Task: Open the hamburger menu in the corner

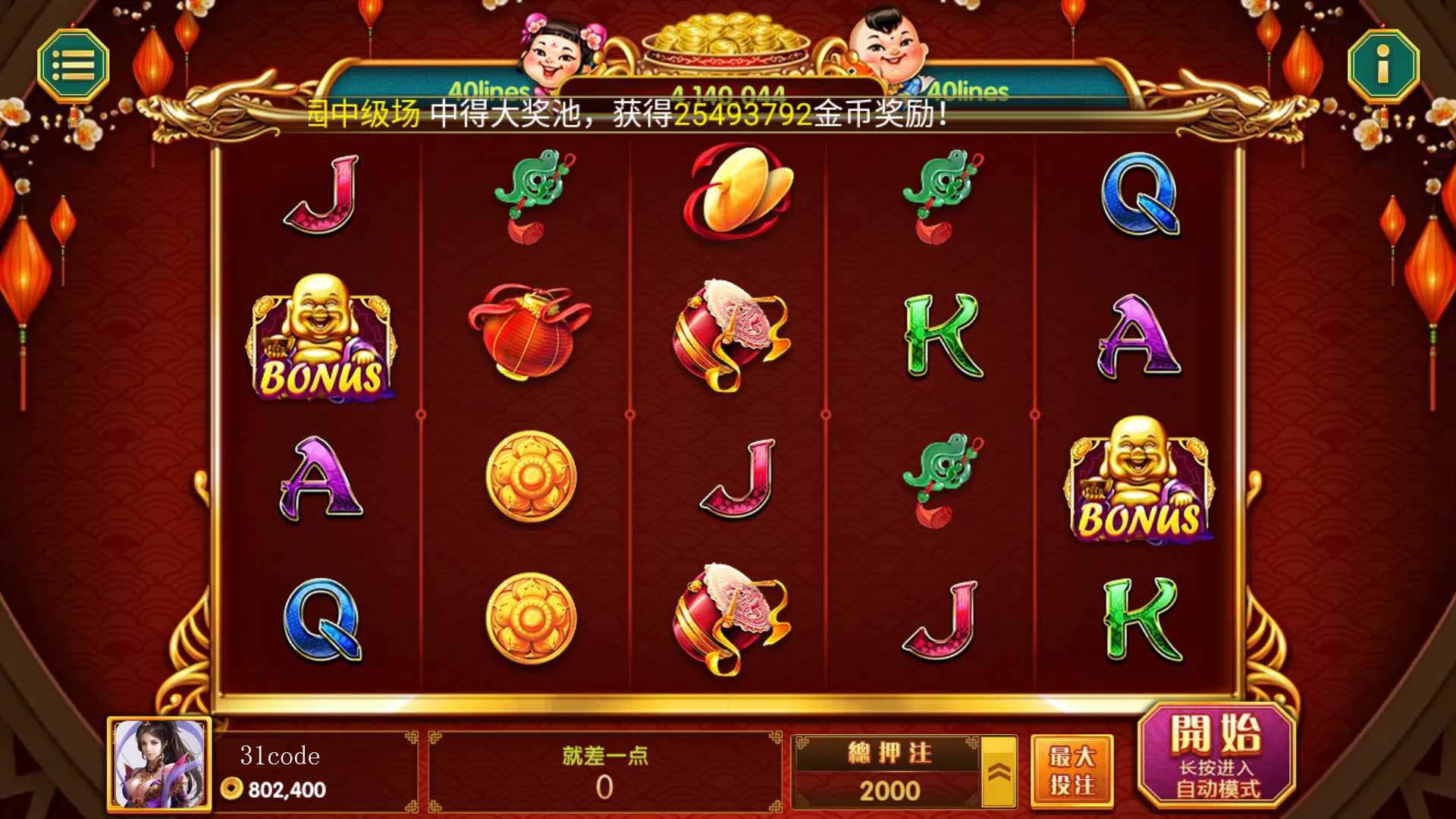Action: coord(74,66)
